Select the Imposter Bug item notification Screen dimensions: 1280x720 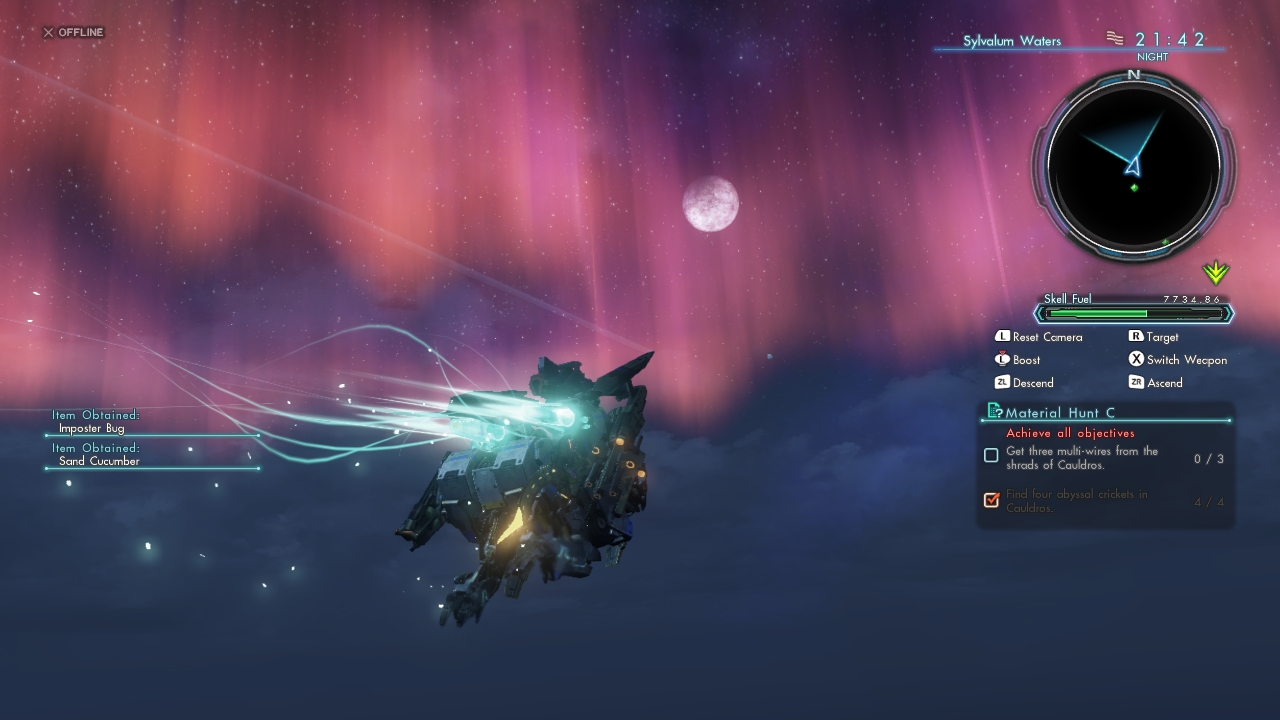pyautogui.click(x=91, y=428)
